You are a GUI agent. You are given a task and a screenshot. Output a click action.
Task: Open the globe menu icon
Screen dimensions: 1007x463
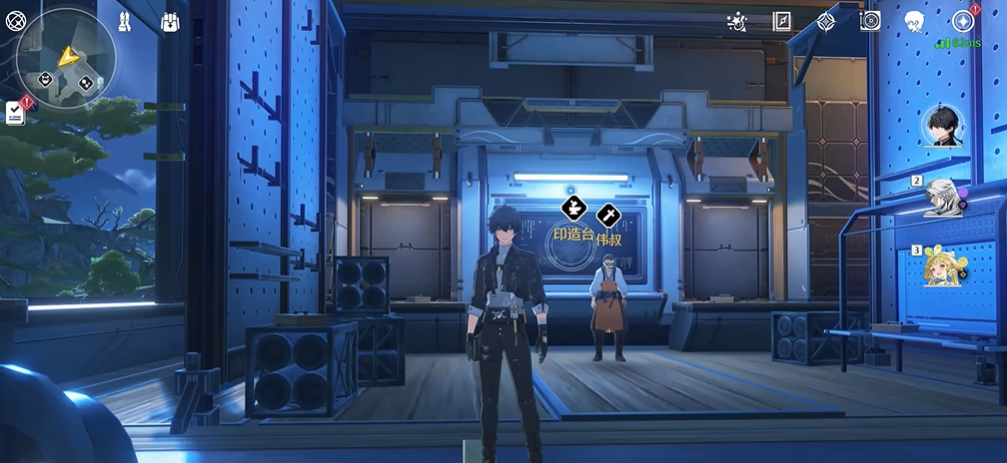click(15, 21)
